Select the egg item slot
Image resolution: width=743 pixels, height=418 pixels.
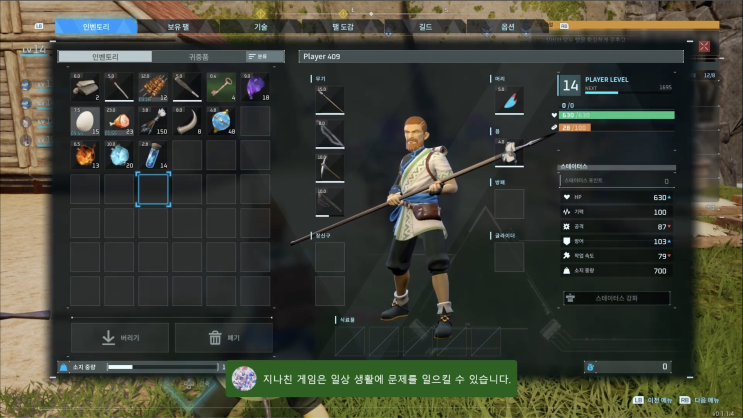click(x=85, y=121)
